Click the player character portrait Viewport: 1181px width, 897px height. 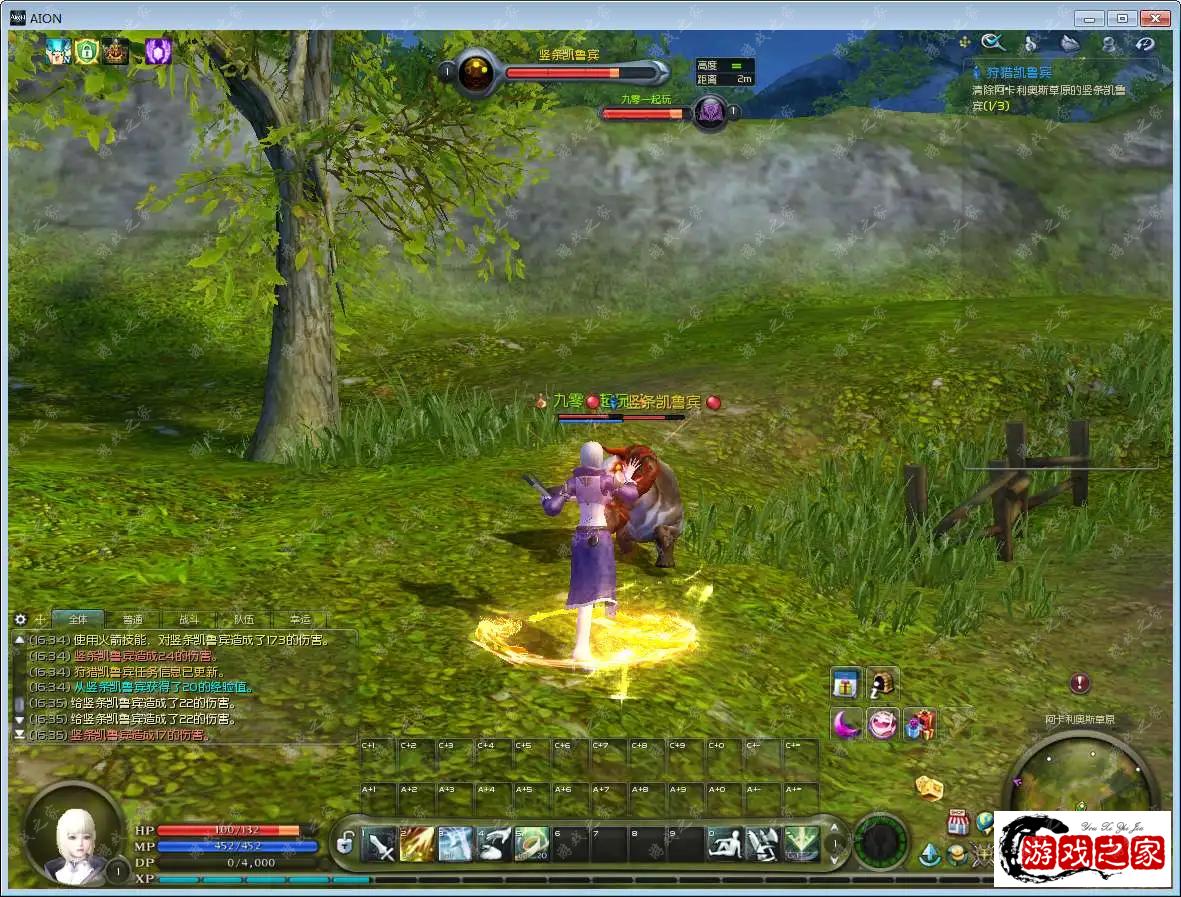pyautogui.click(x=73, y=835)
